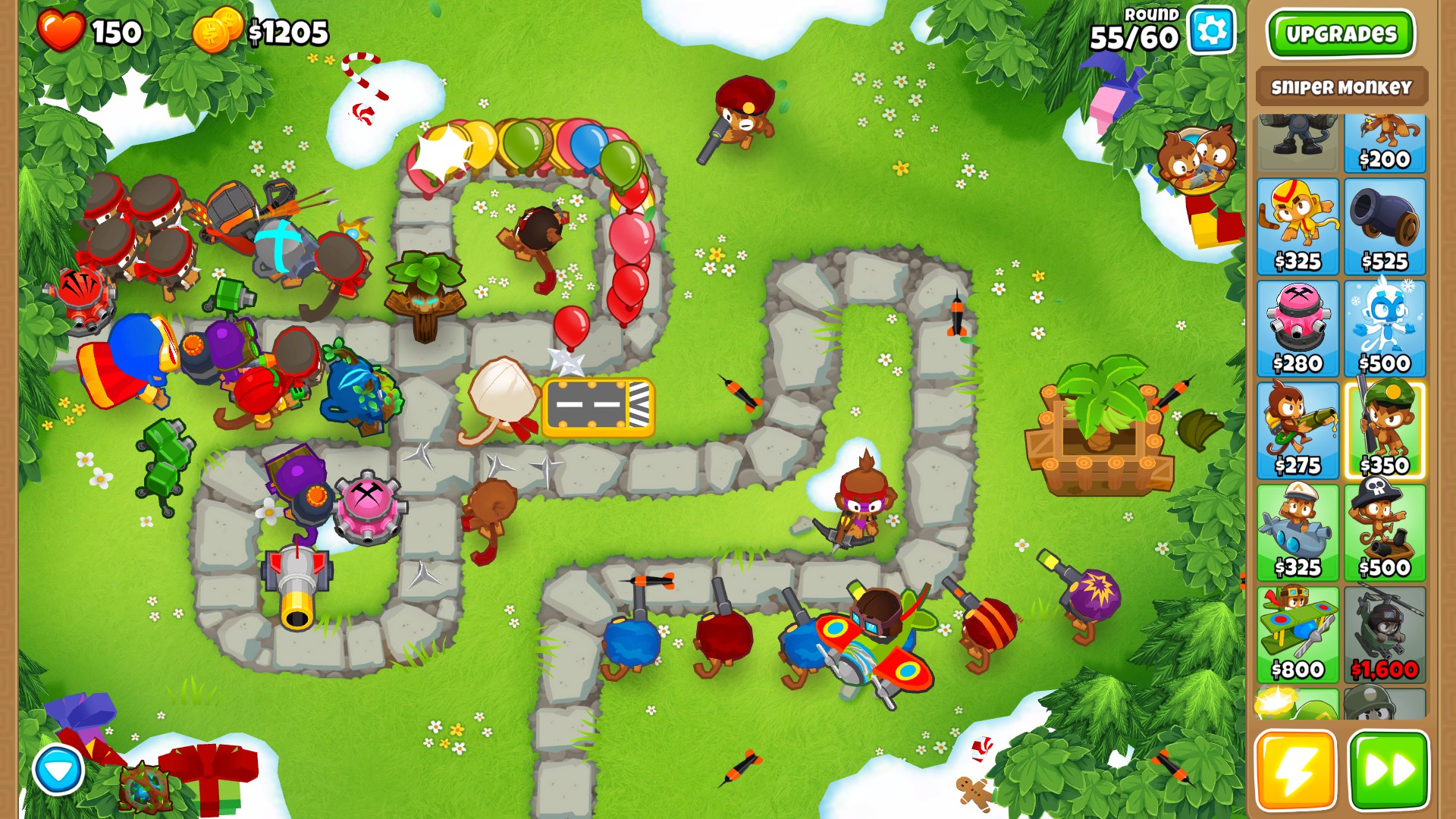Select the Dart Monkey costing $200
The height and width of the screenshot is (819, 1456).
point(1385,140)
